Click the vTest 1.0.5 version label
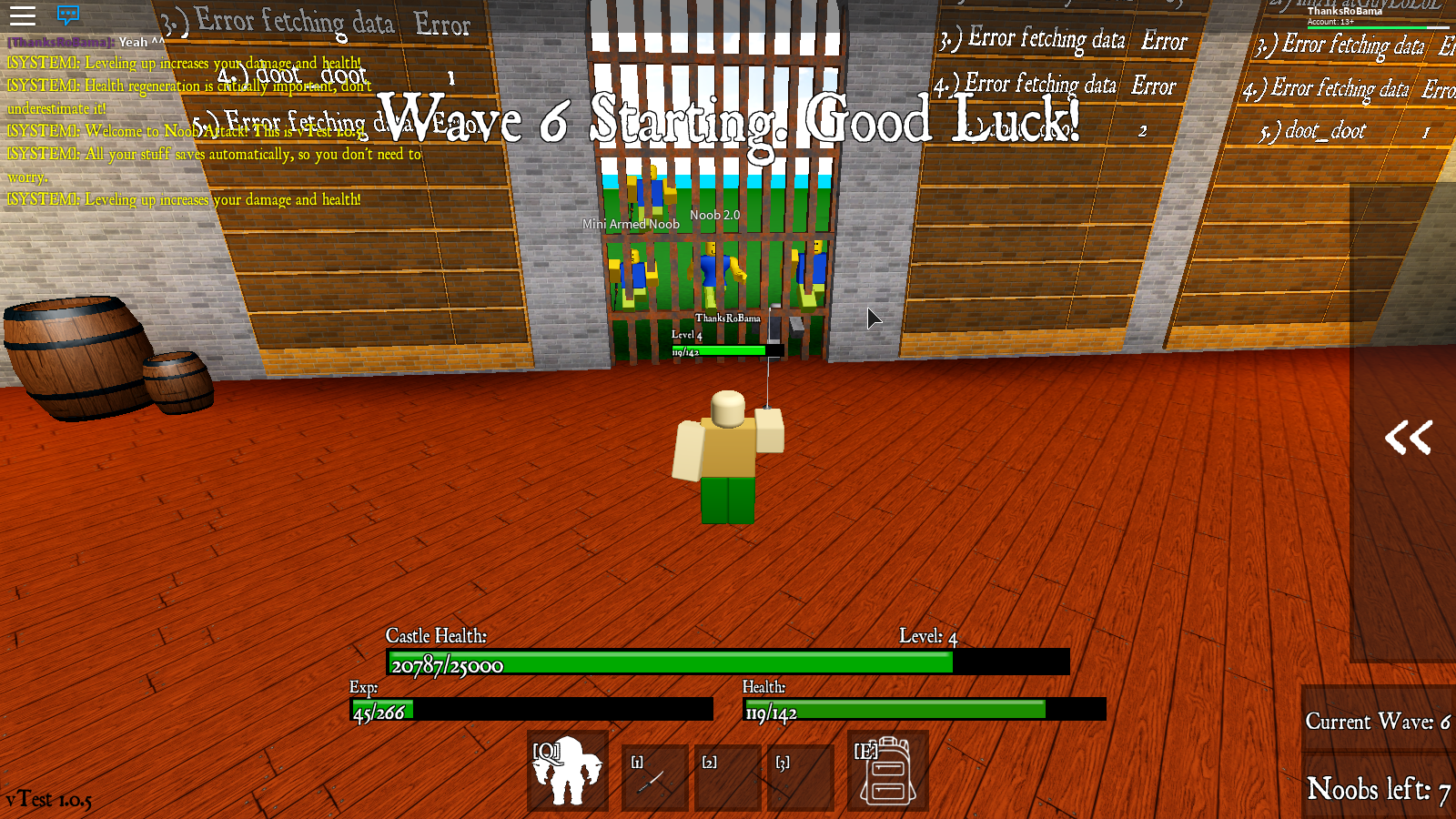The height and width of the screenshot is (819, 1456). point(46,802)
